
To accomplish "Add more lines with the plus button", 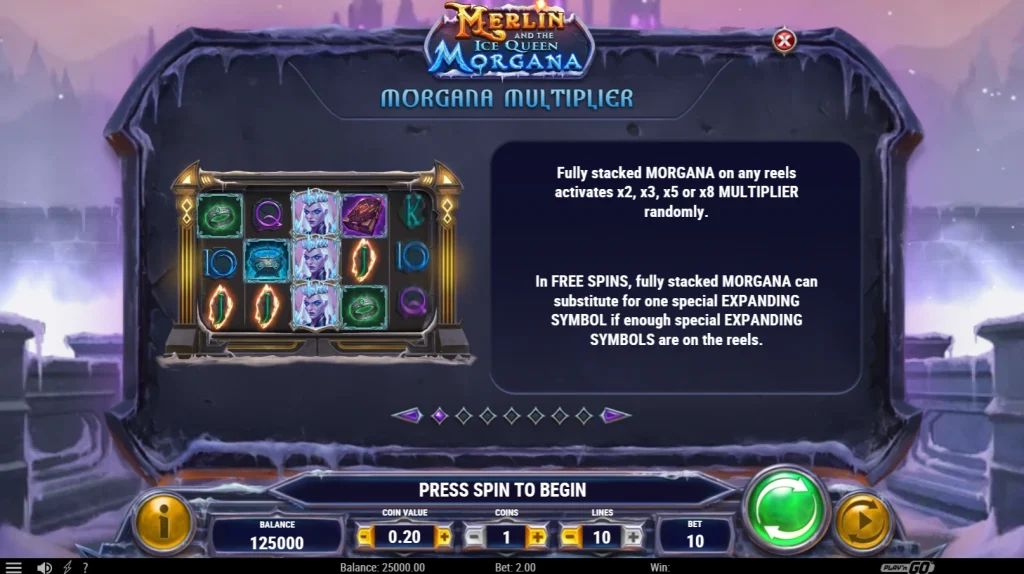I will point(632,537).
